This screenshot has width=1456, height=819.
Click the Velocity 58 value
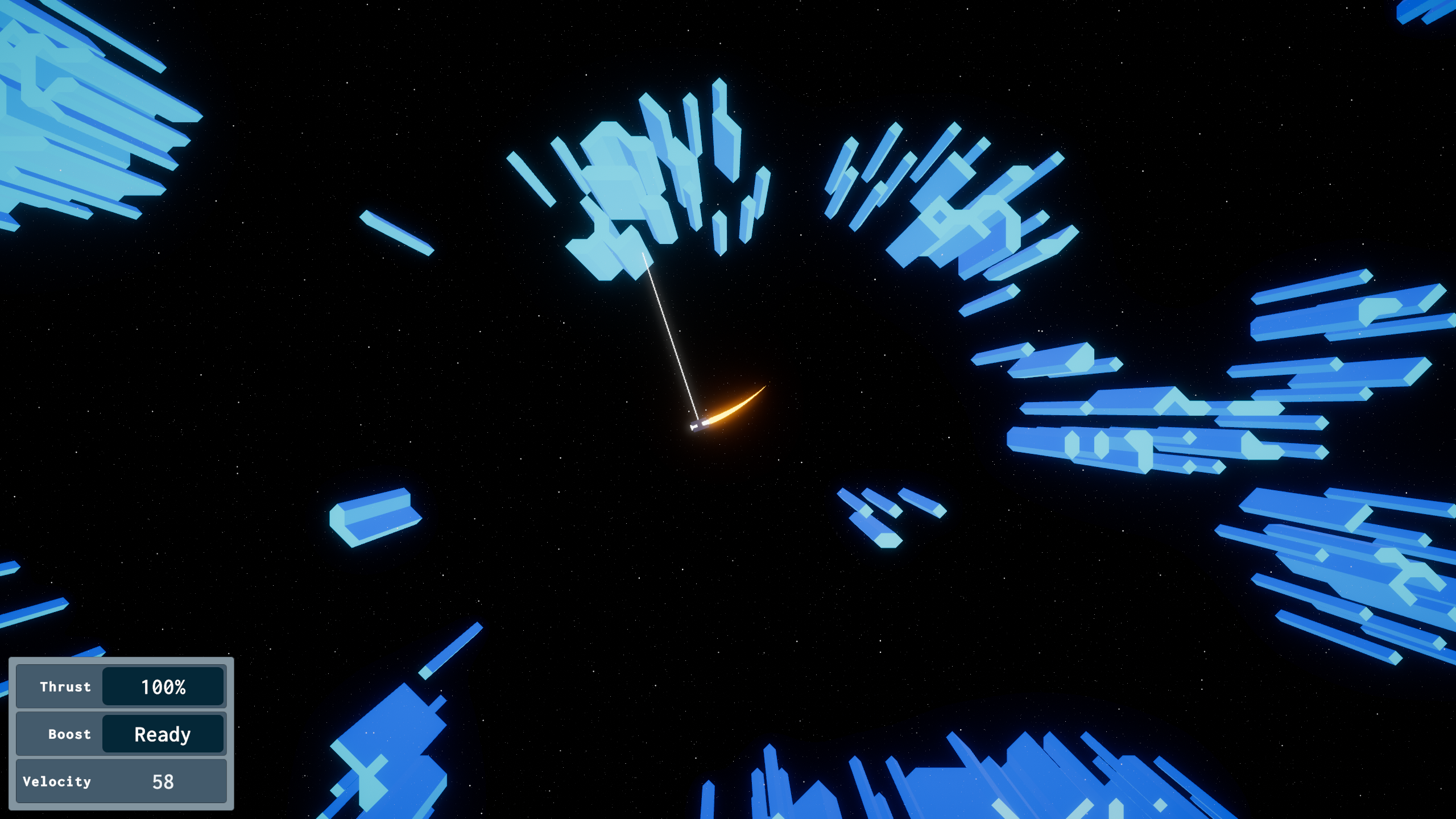[x=163, y=781]
